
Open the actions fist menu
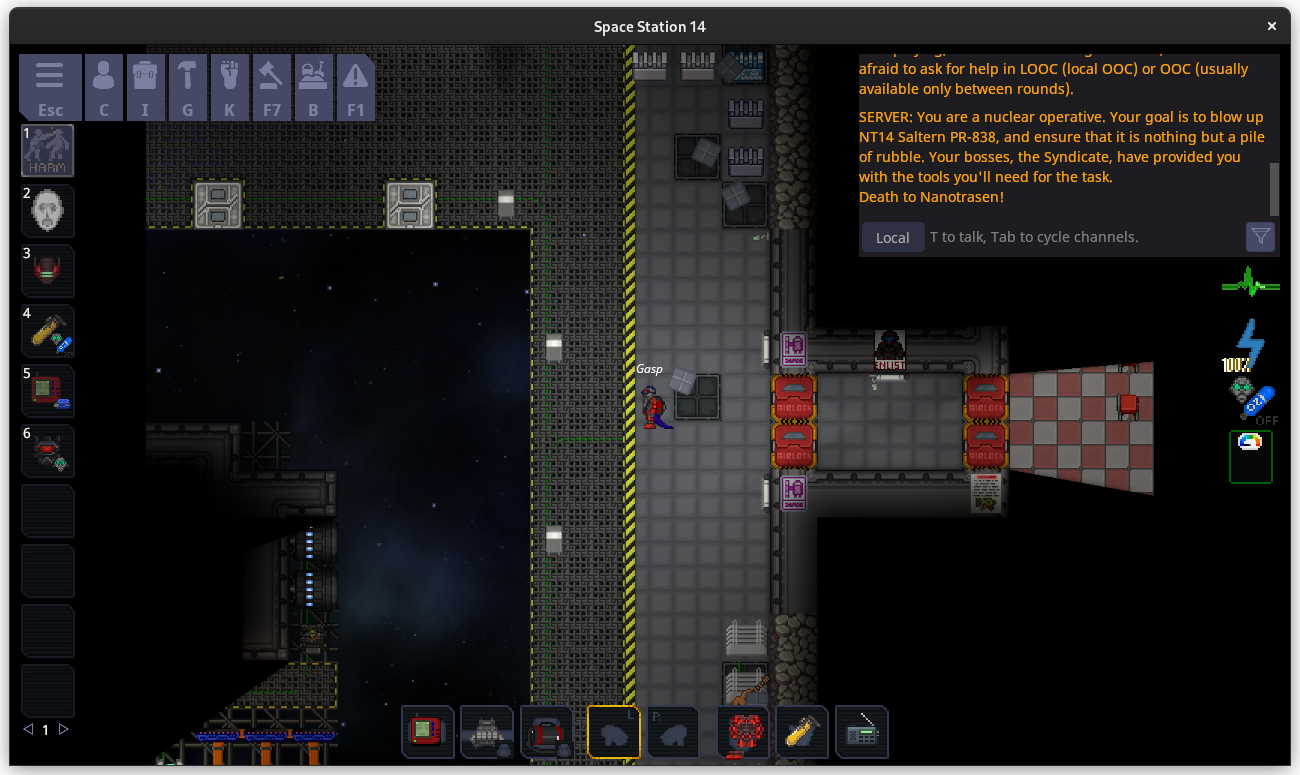[x=230, y=87]
